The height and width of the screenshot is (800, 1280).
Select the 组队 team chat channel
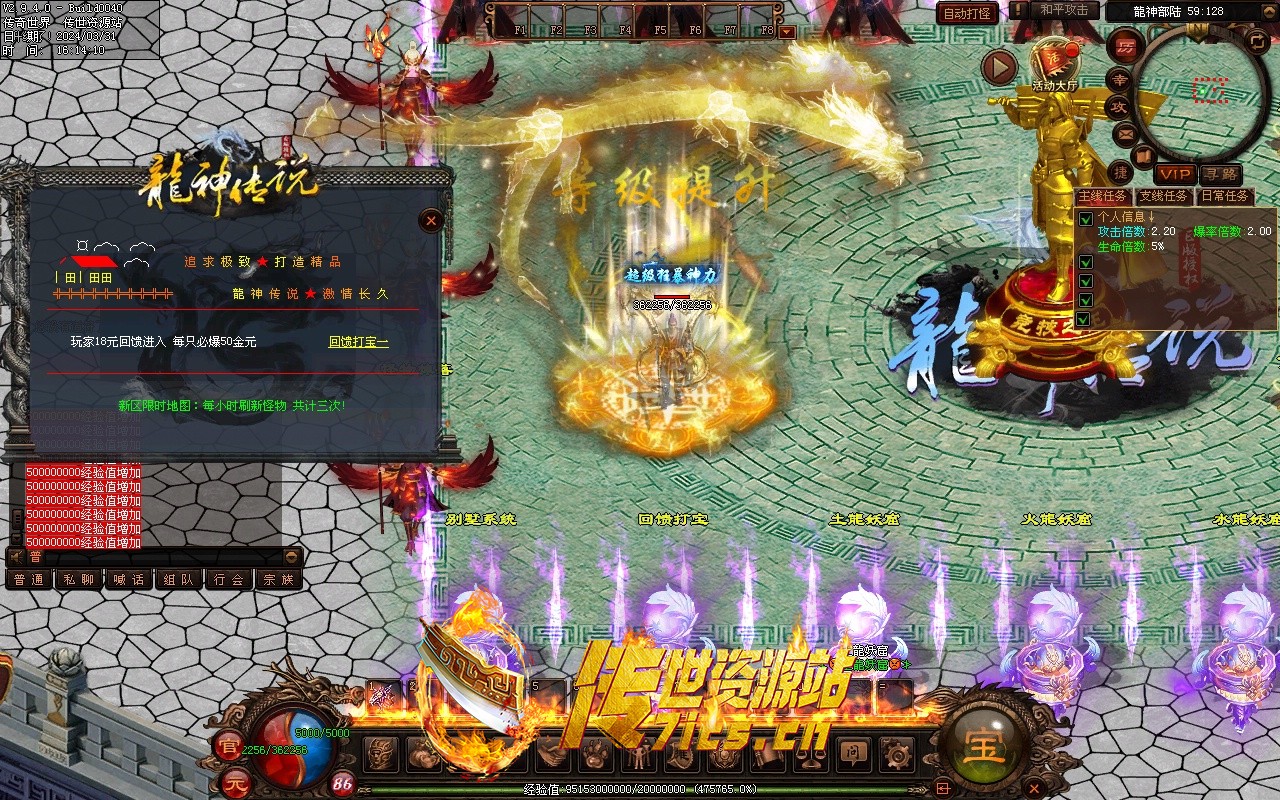click(x=179, y=579)
